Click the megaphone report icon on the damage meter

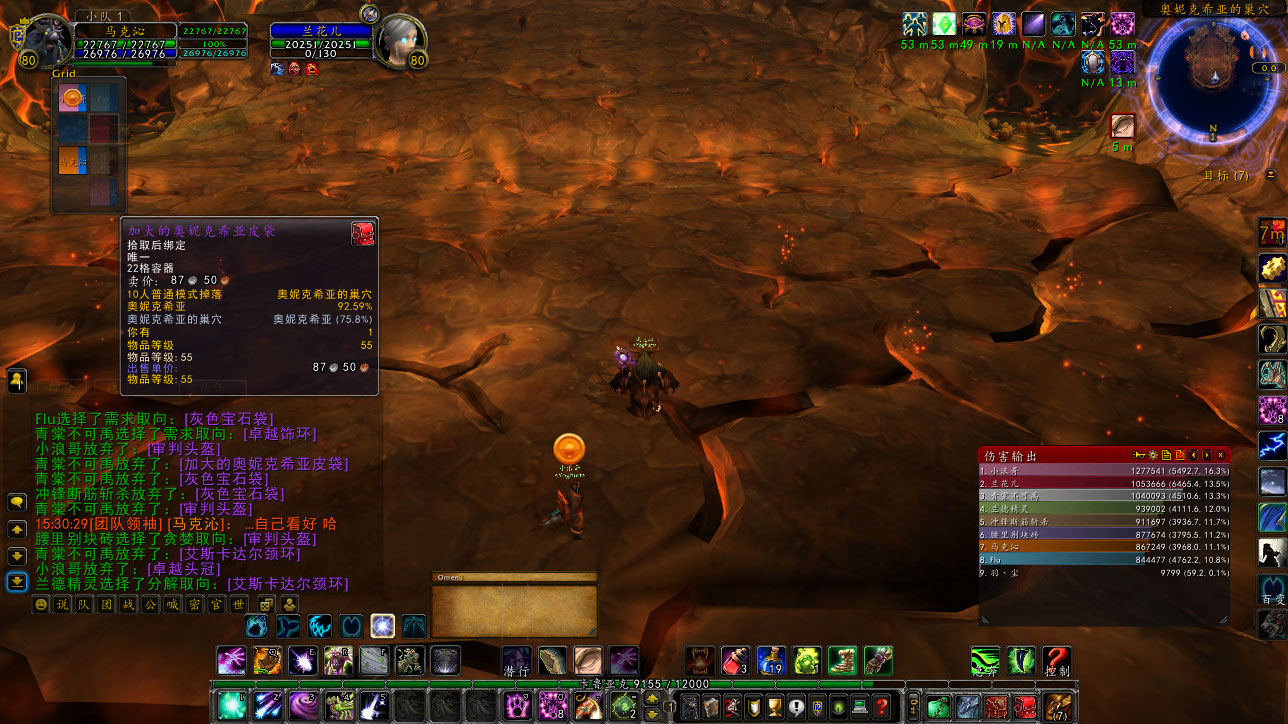coord(1140,456)
